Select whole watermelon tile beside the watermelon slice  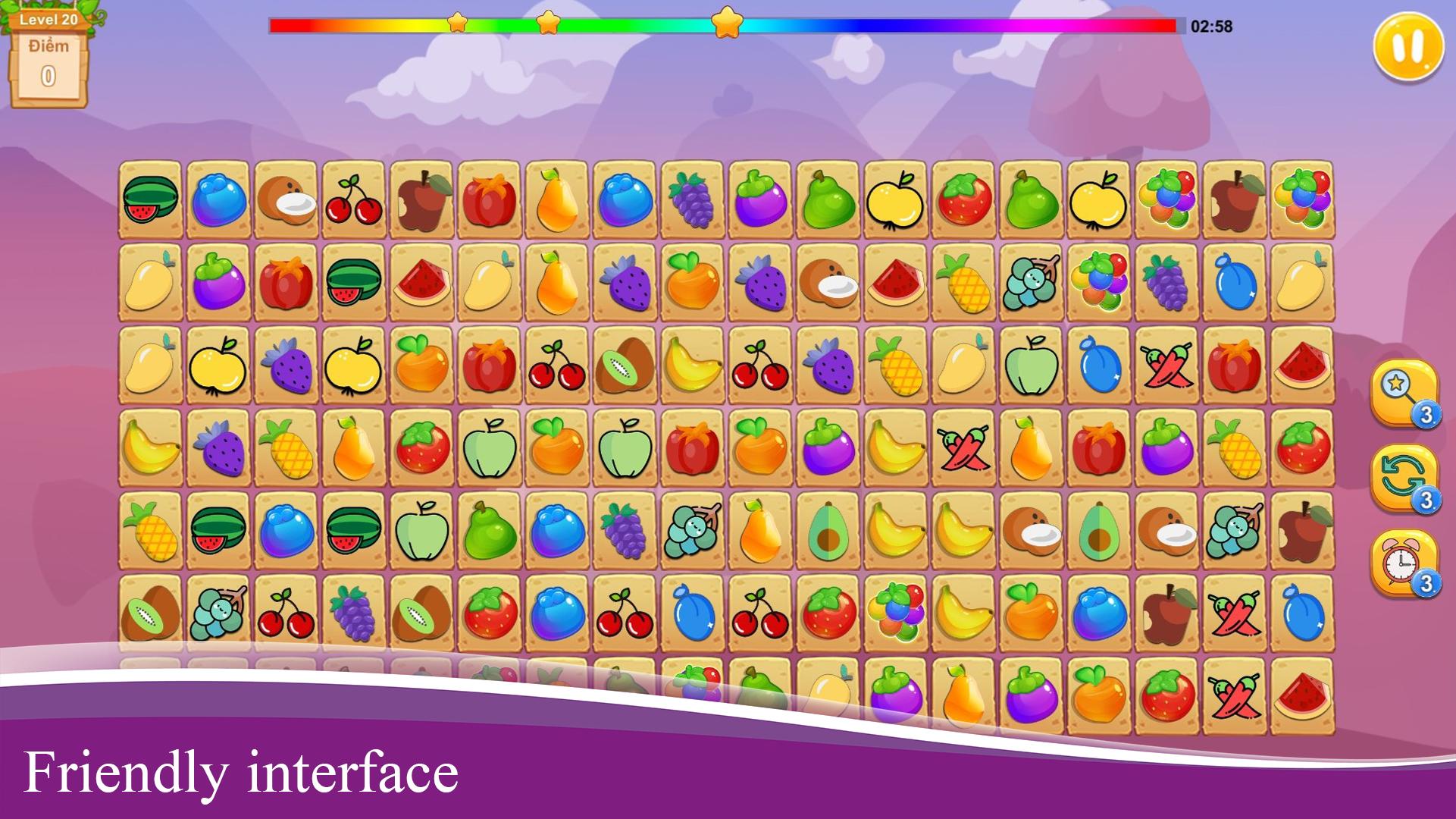(x=353, y=282)
